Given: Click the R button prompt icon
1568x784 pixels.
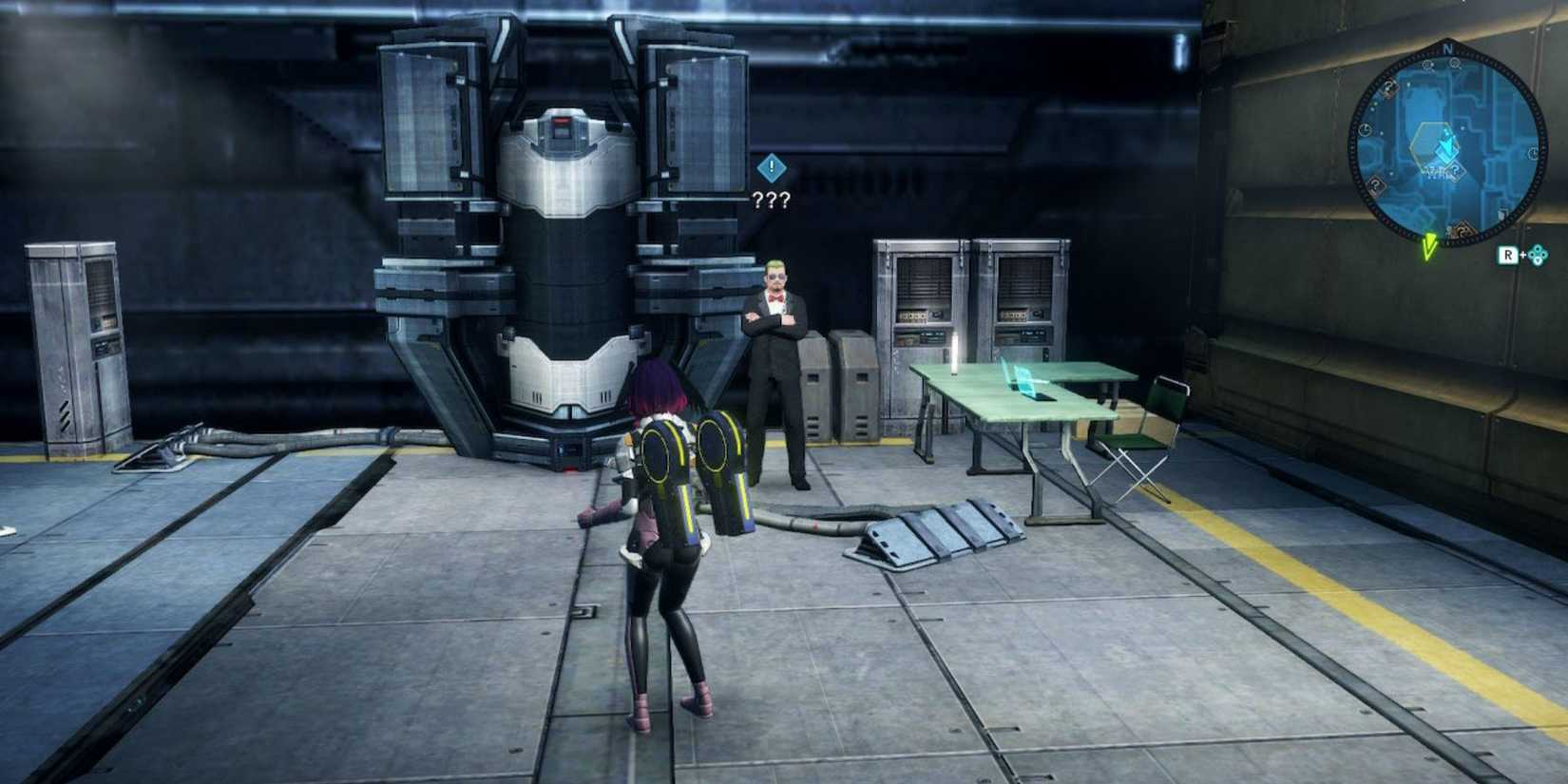Looking at the screenshot, I should pos(1507,255).
